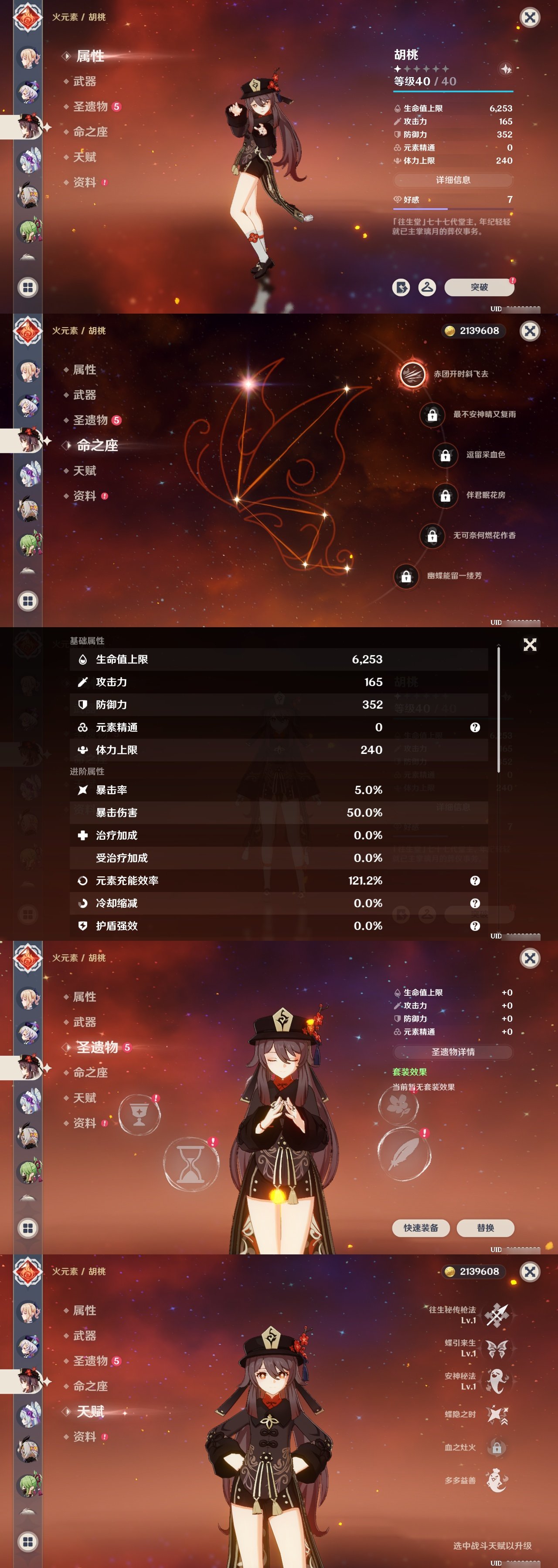Click the 突破 ascension button
This screenshot has height=1568, width=558.
pyautogui.click(x=480, y=287)
